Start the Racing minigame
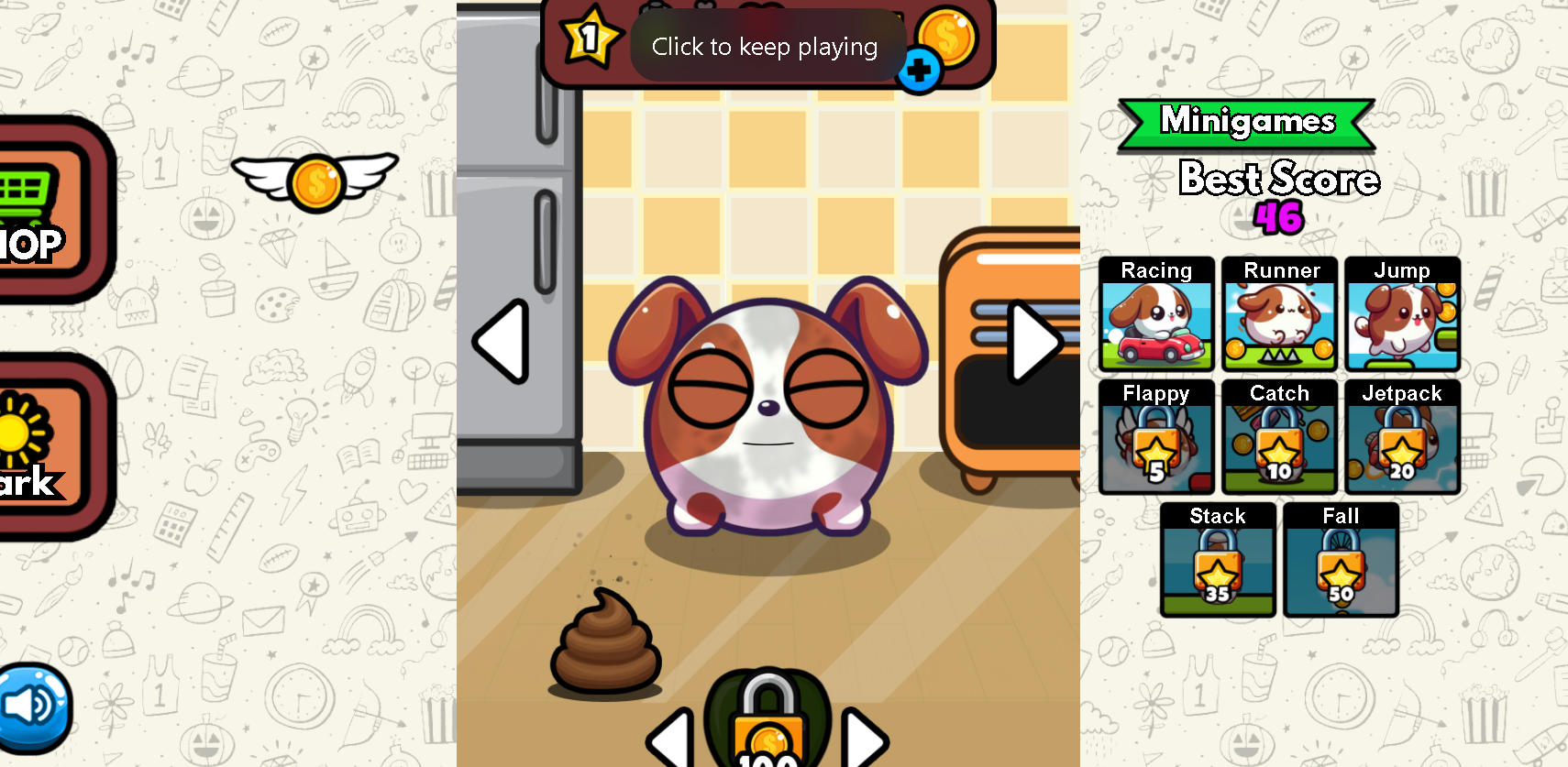Screen dimensions: 1568x767 [x=1156, y=316]
